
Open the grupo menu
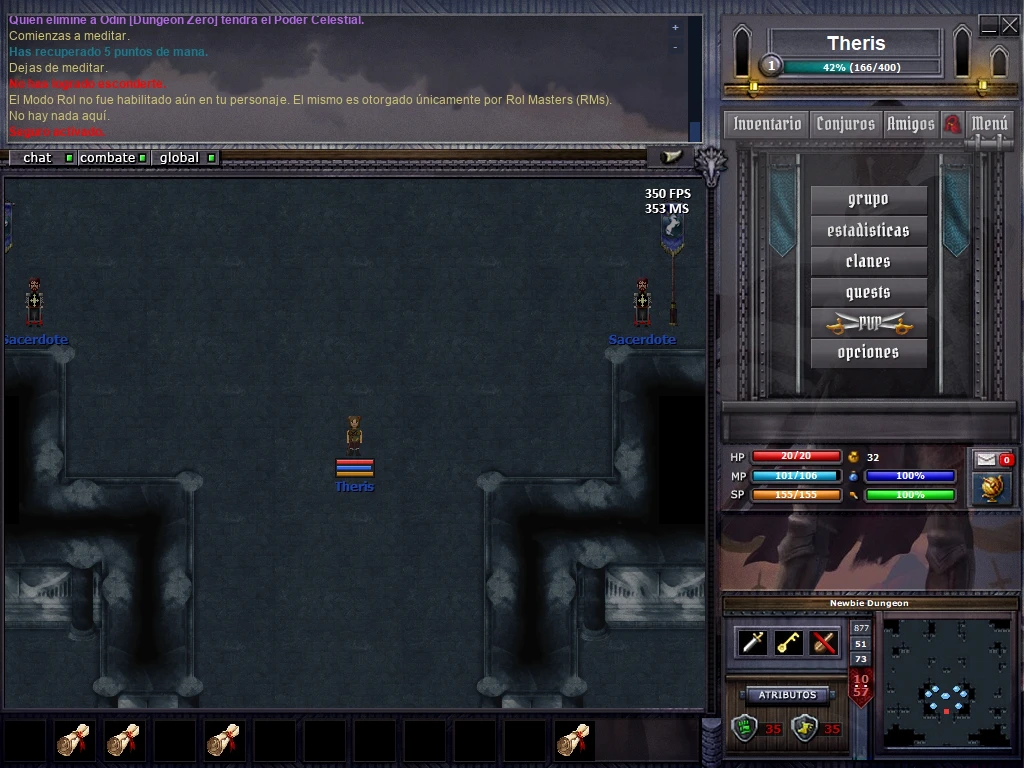pos(868,199)
